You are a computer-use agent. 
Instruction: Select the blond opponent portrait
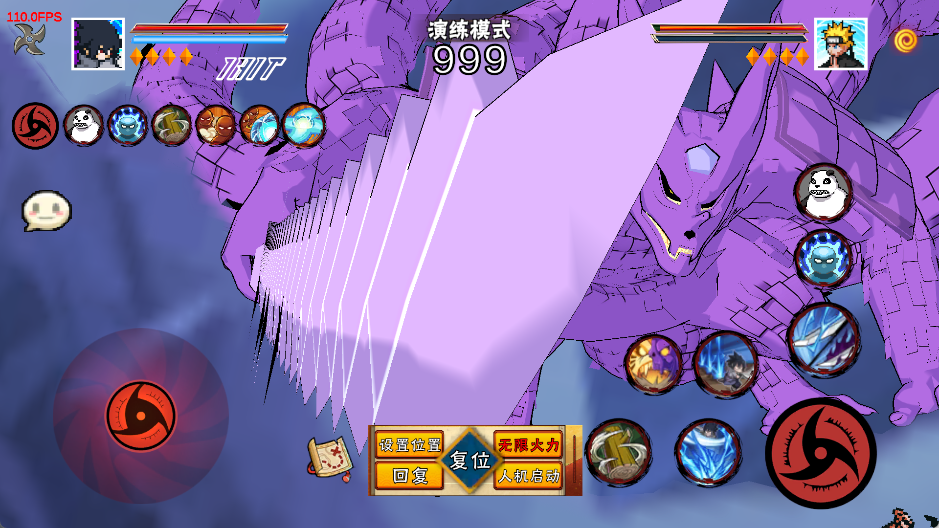click(840, 44)
